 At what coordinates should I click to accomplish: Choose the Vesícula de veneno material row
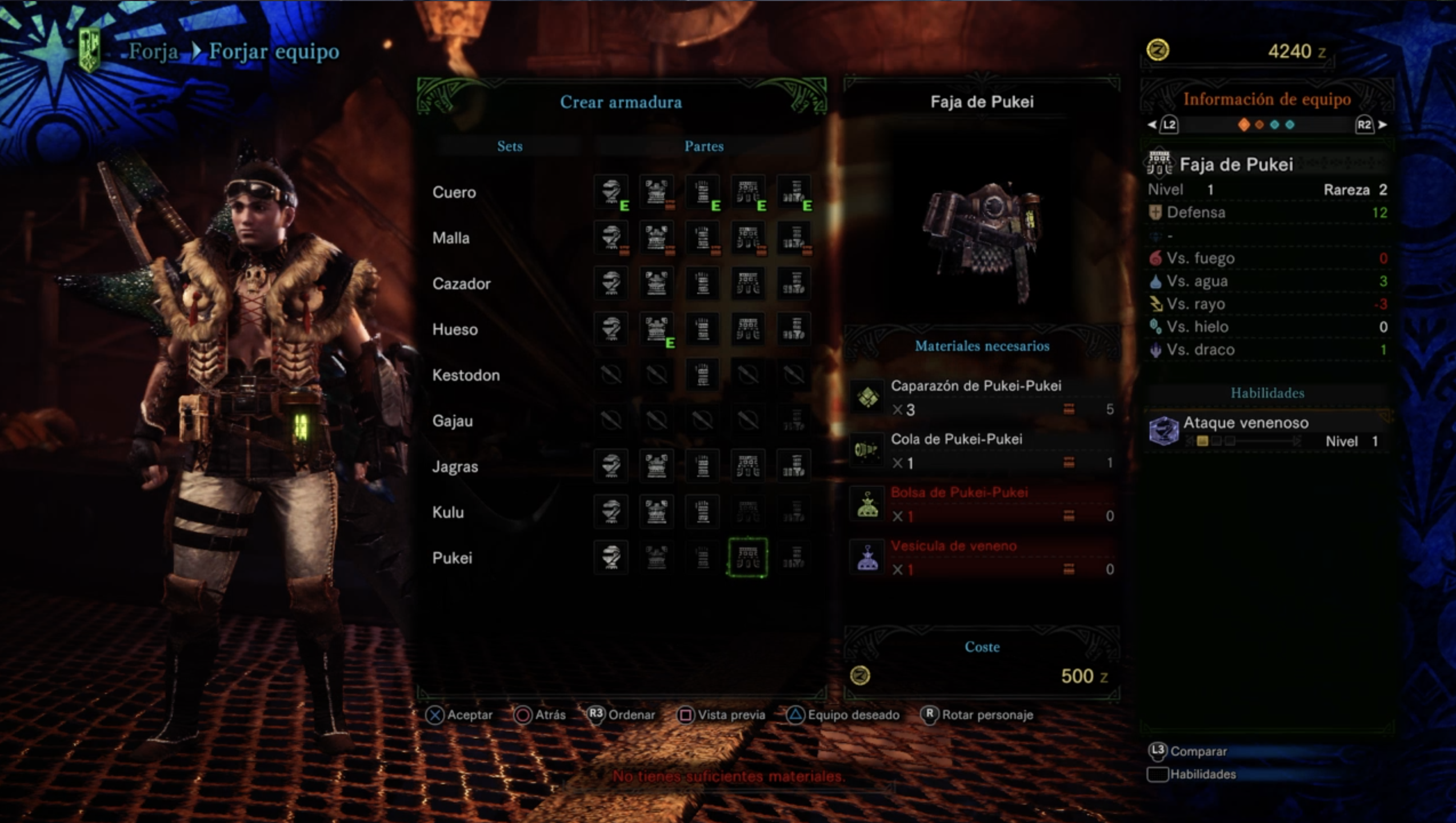tap(982, 557)
